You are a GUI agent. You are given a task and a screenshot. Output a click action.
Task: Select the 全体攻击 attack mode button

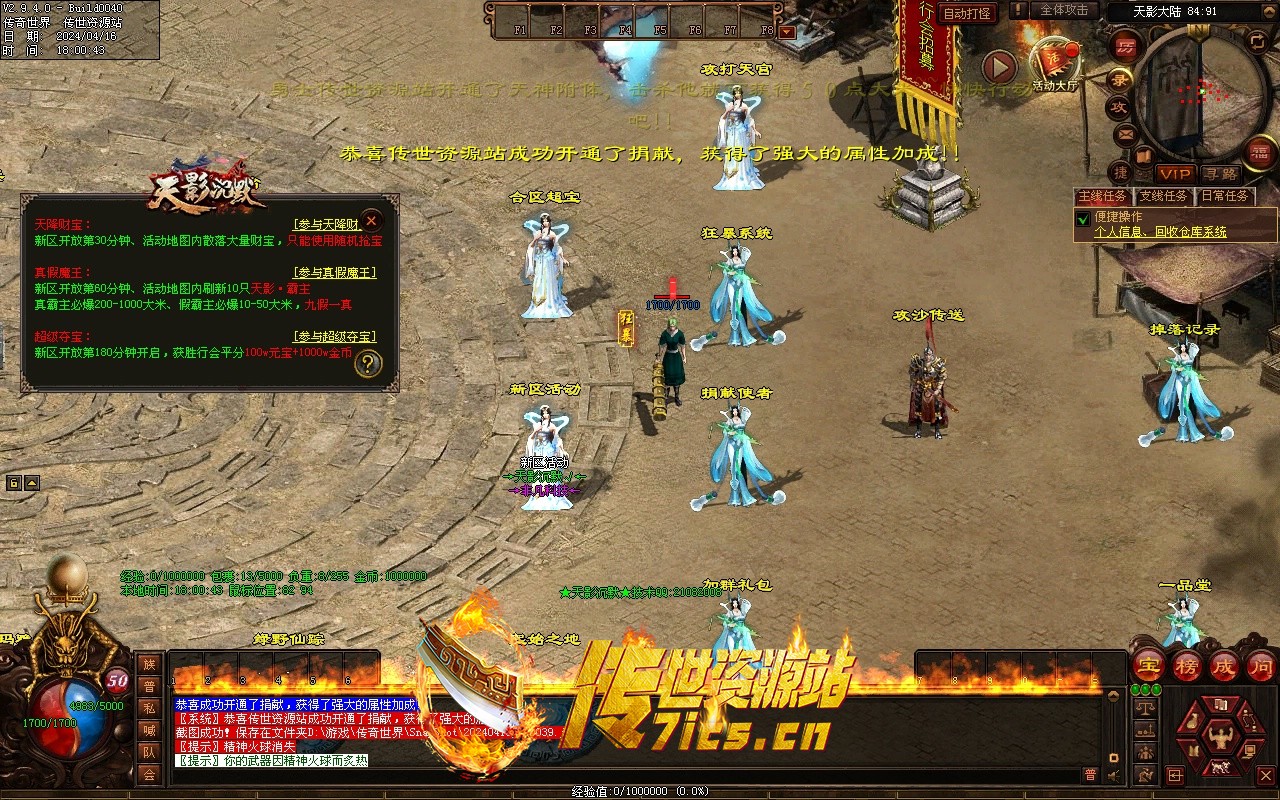tap(1063, 10)
